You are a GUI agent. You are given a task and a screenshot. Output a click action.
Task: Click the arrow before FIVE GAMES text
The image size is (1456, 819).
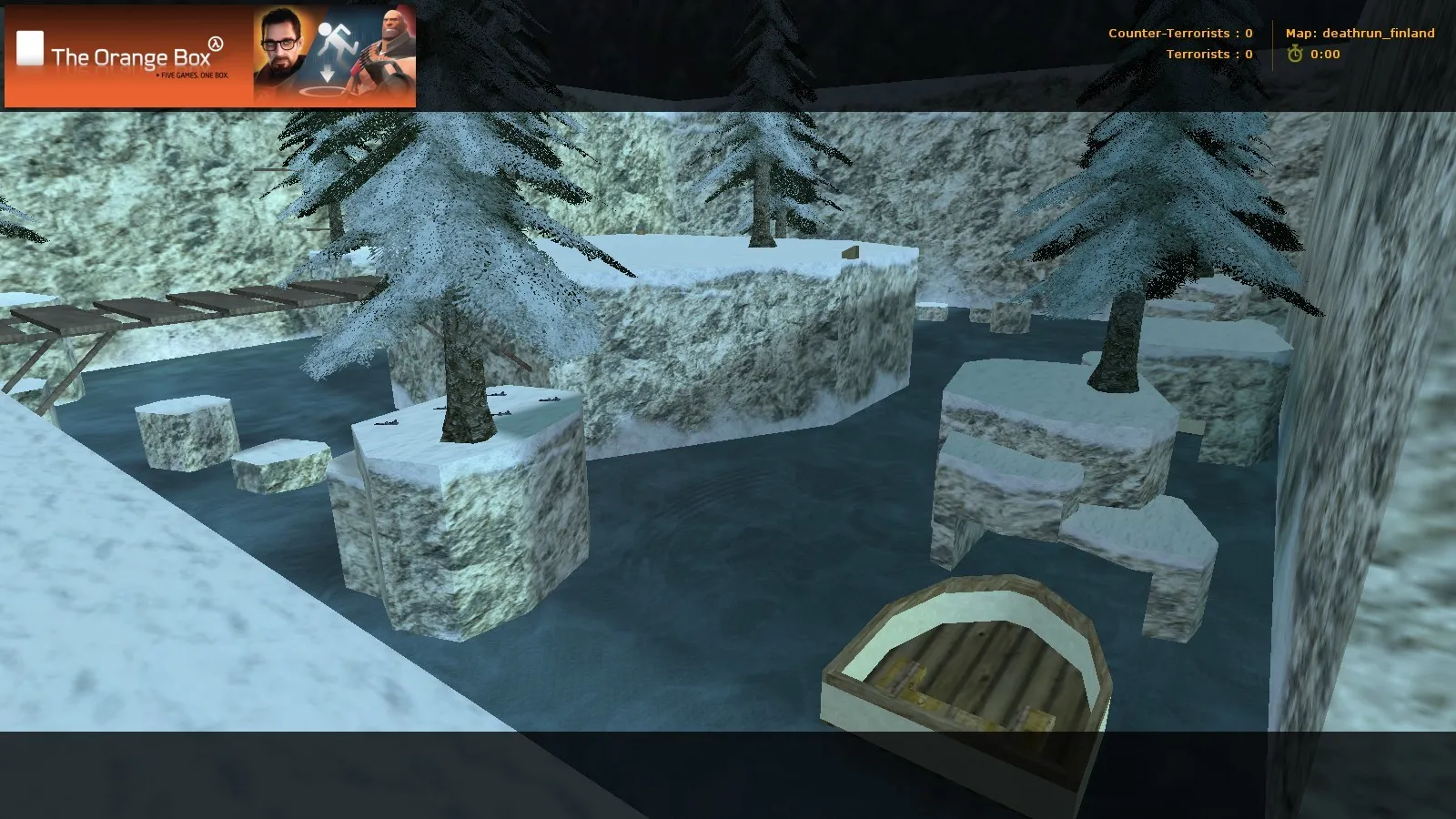click(158, 76)
